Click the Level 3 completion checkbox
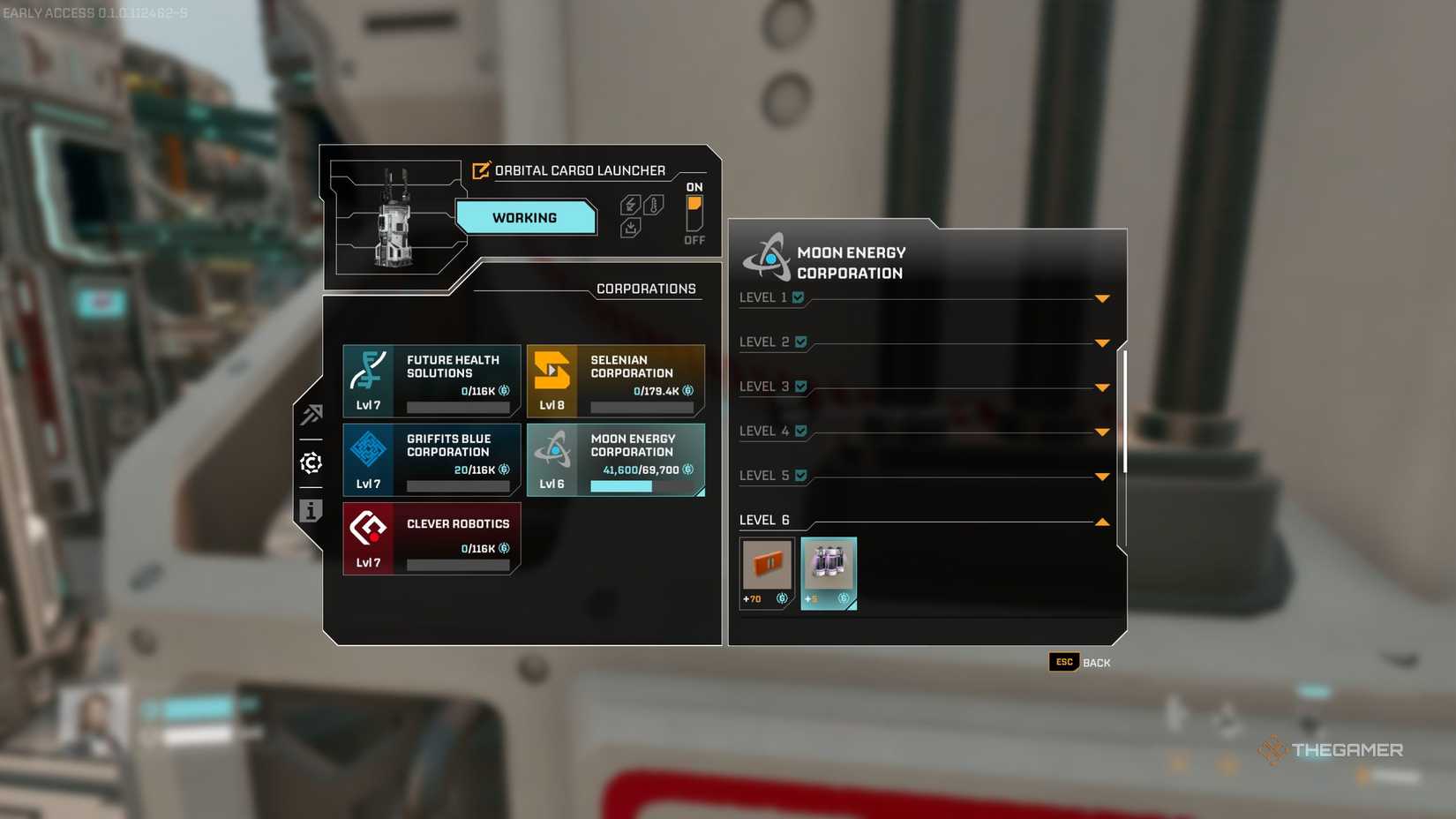This screenshot has width=1456, height=819. [799, 386]
